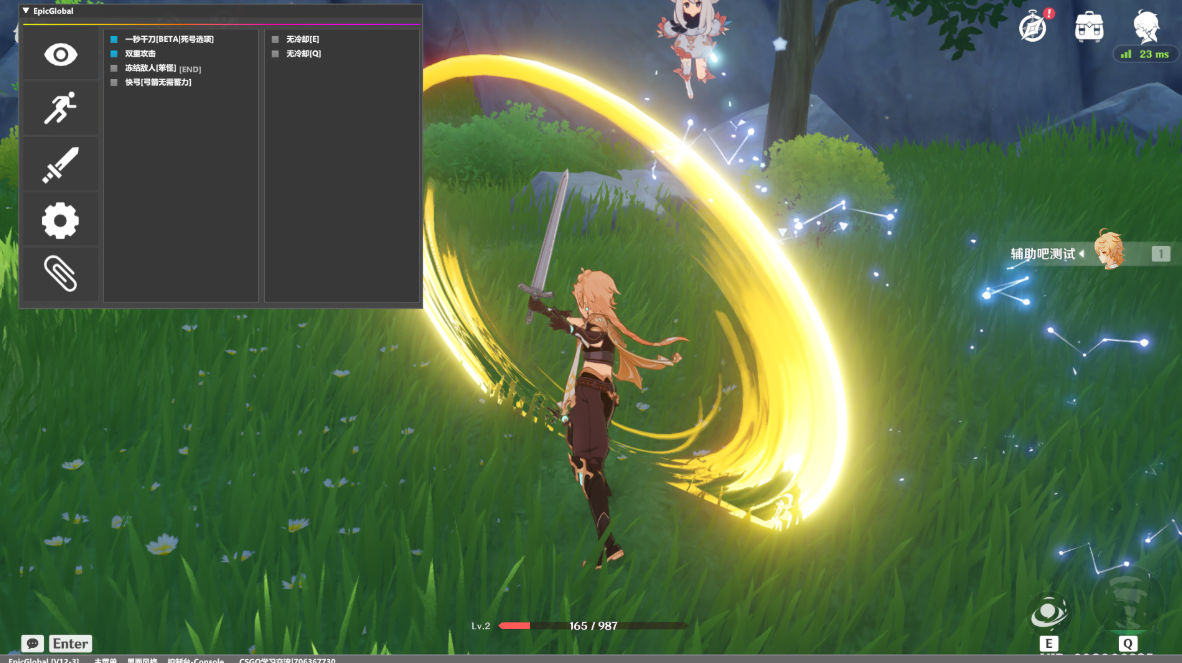
Task: Open the adventure compass icon with alert
Action: coord(1033,27)
